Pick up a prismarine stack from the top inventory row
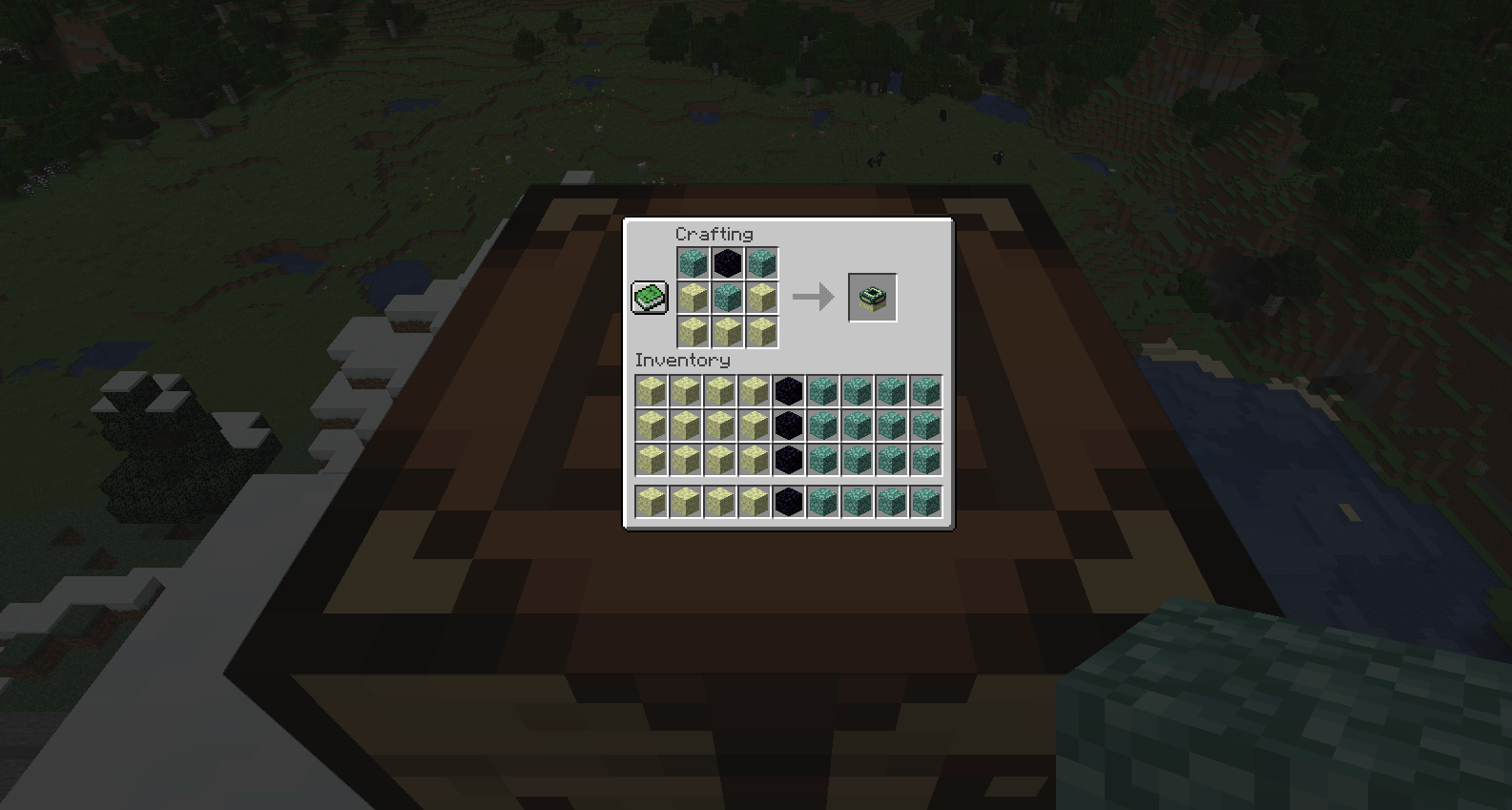The image size is (1512, 810). tap(822, 391)
